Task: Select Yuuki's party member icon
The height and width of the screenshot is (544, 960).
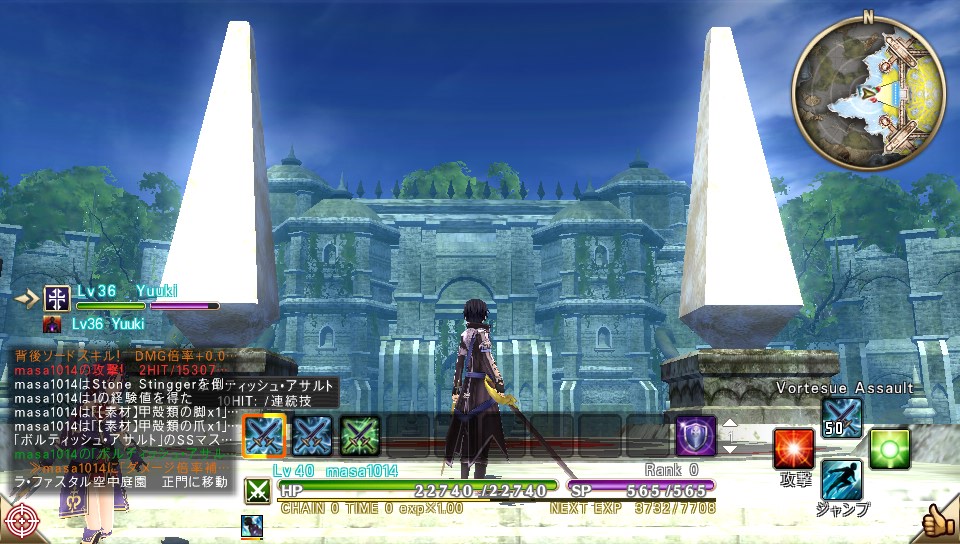Action: 56,298
